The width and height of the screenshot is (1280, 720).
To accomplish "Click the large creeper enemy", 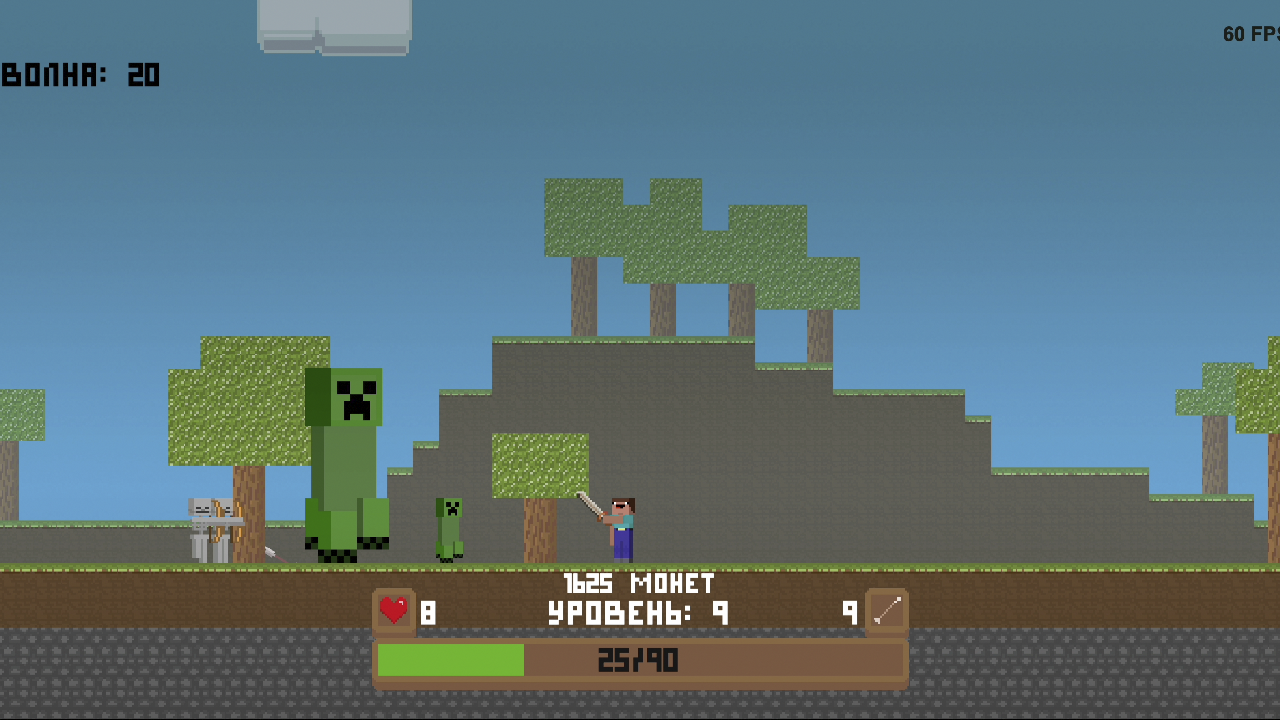I will pyautogui.click(x=344, y=460).
